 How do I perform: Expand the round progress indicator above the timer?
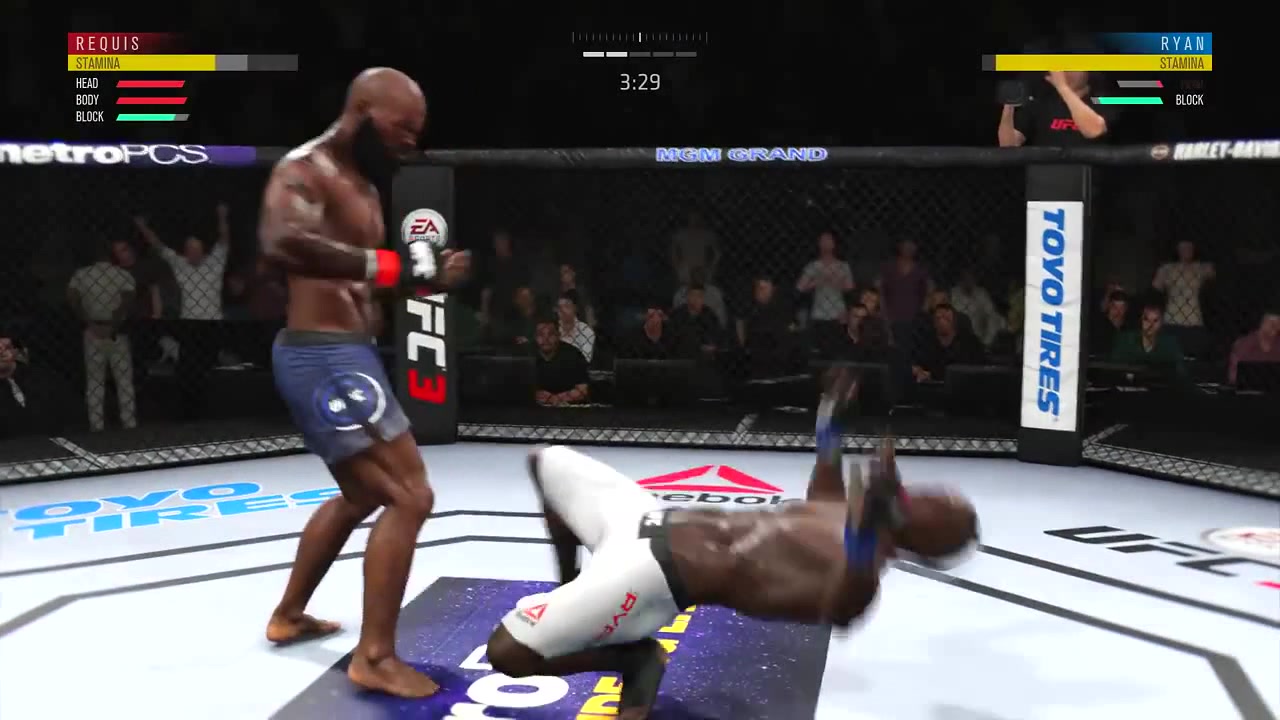click(x=640, y=37)
